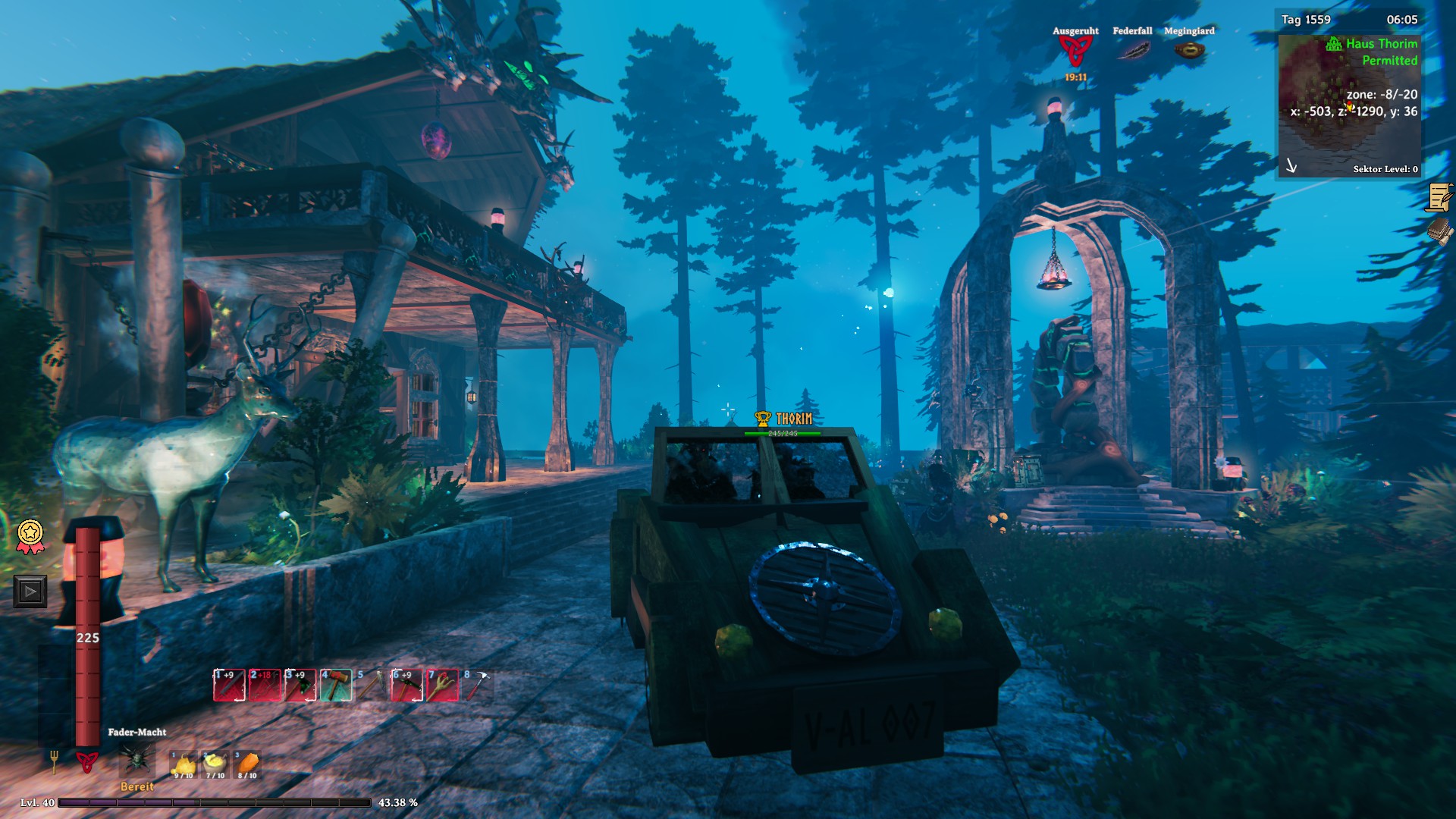The height and width of the screenshot is (819, 1456).
Task: Click the Federfall feather status icon
Action: pyautogui.click(x=1132, y=51)
